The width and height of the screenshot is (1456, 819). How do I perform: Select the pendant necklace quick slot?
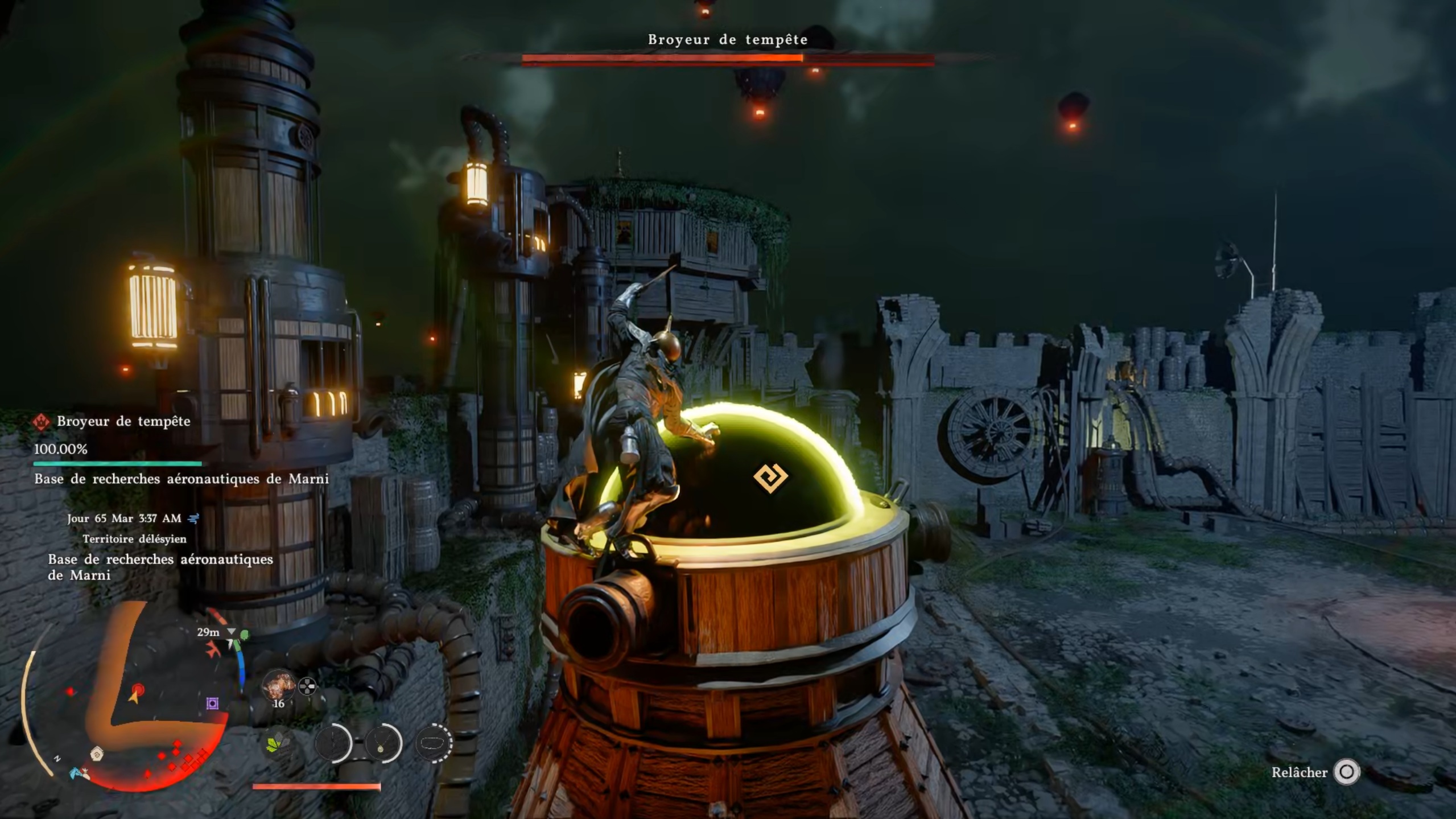[382, 743]
